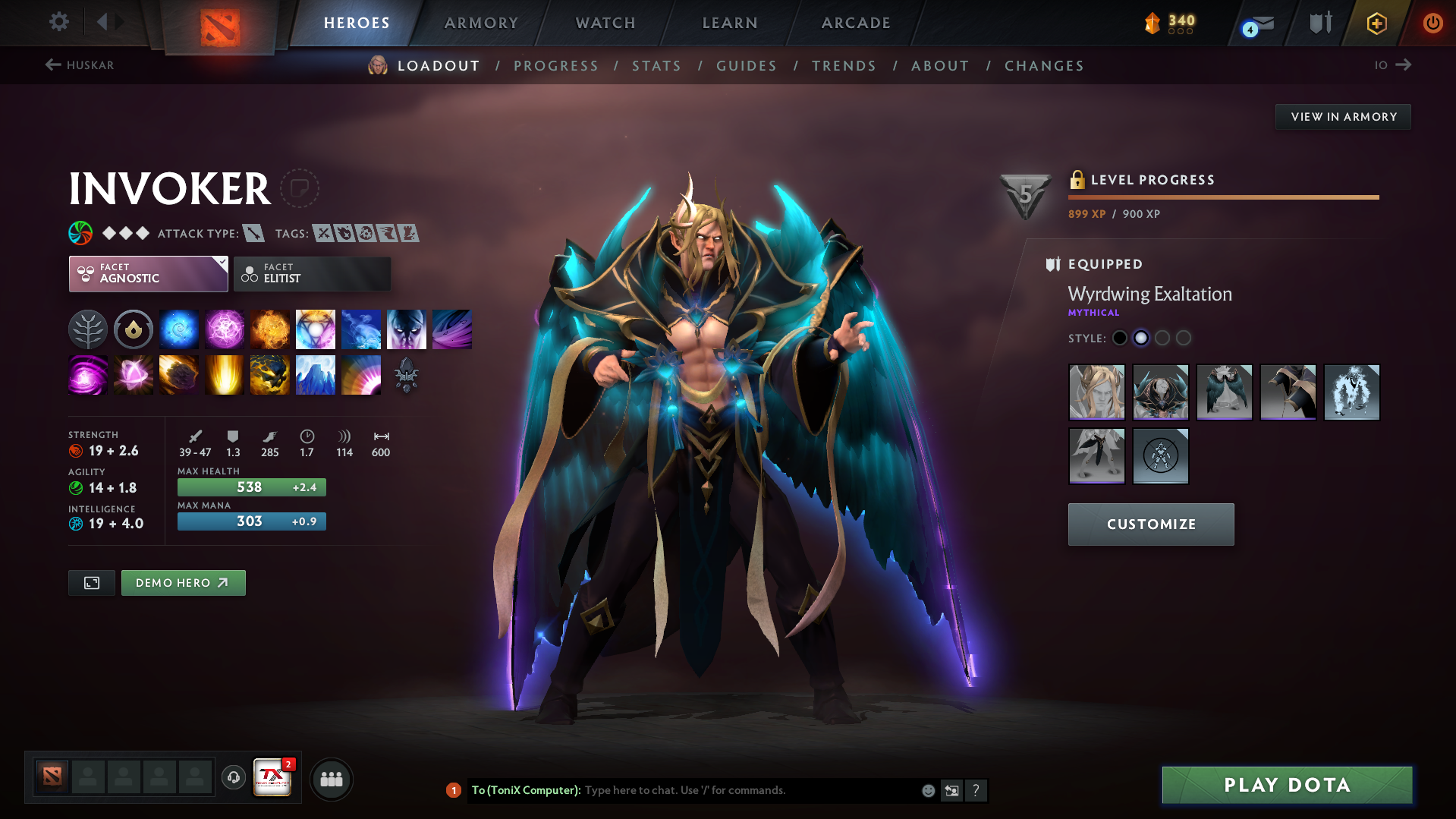The image size is (1456, 819).
Task: Select the Quas ability icon
Action: [x=179, y=329]
